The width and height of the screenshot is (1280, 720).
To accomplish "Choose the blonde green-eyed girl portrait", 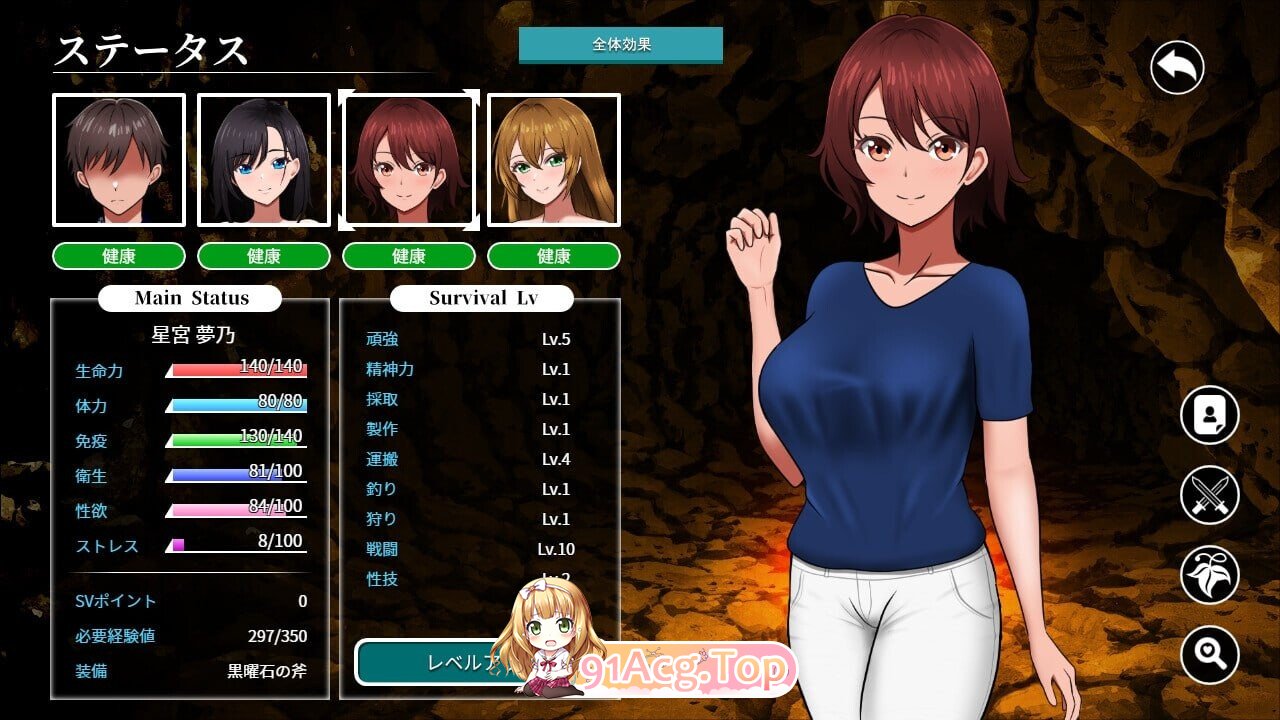I will point(554,160).
